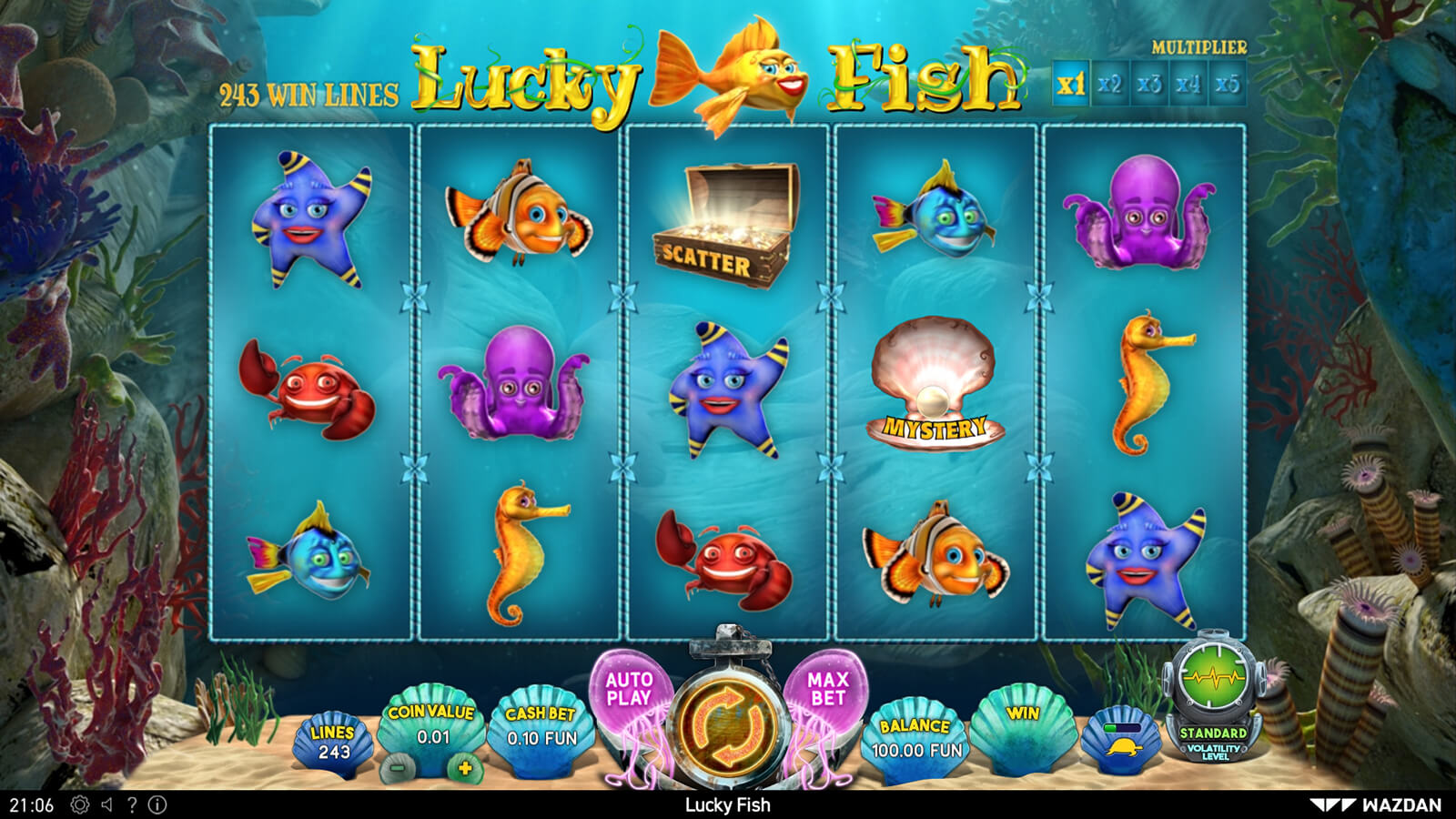Toggle sound with the speaker icon

(107, 804)
